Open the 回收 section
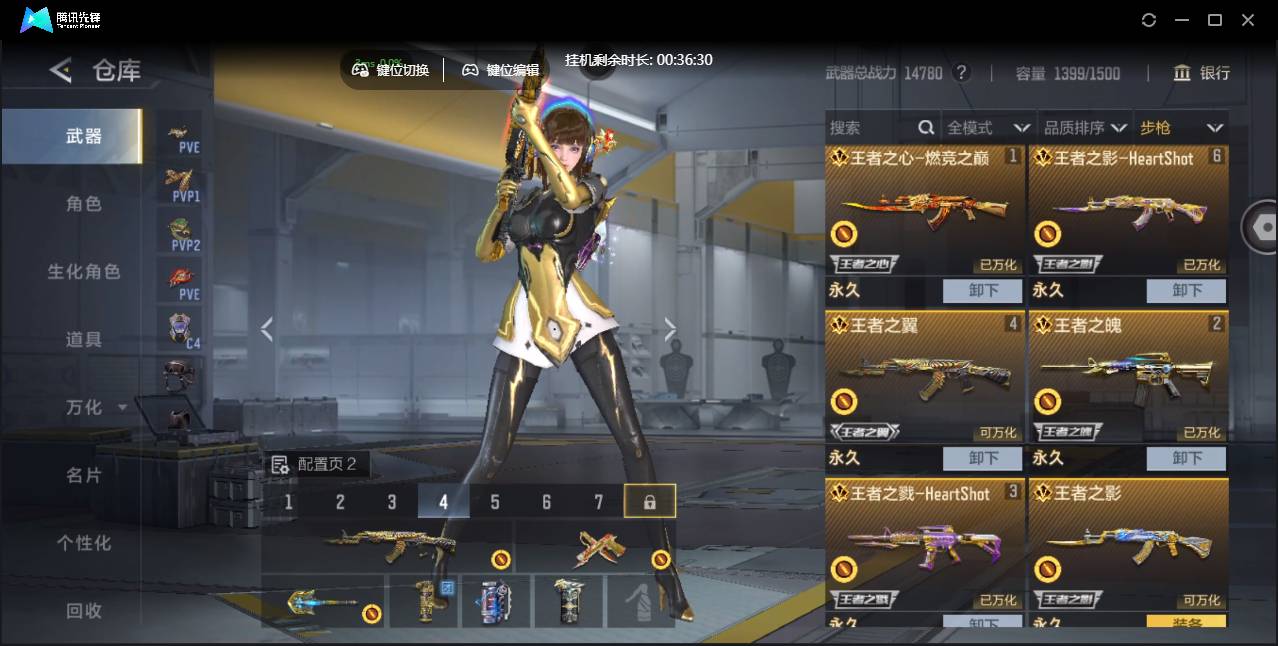The height and width of the screenshot is (646, 1278). coord(84,610)
